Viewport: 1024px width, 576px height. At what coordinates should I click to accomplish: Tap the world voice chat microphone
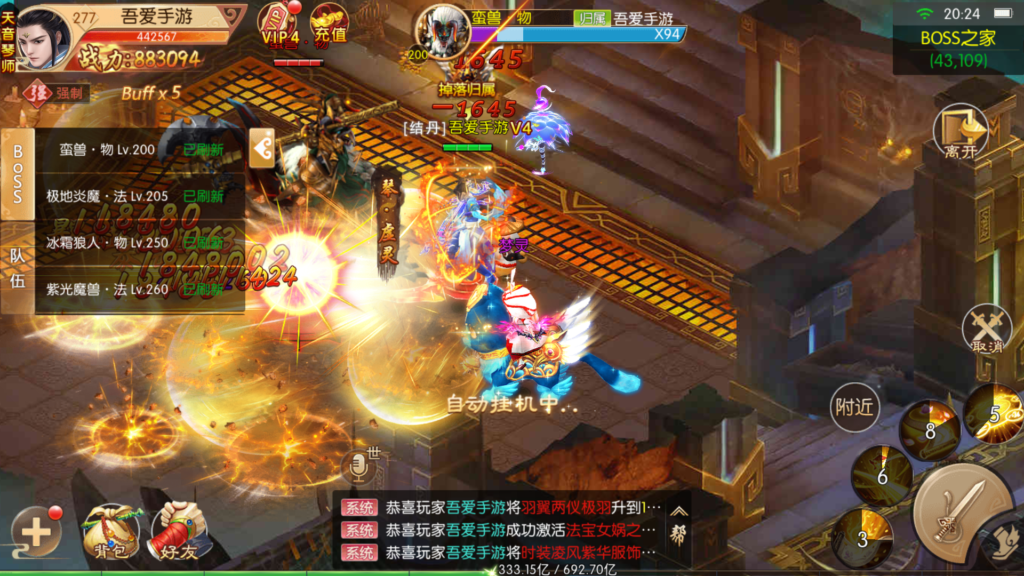click(x=359, y=467)
